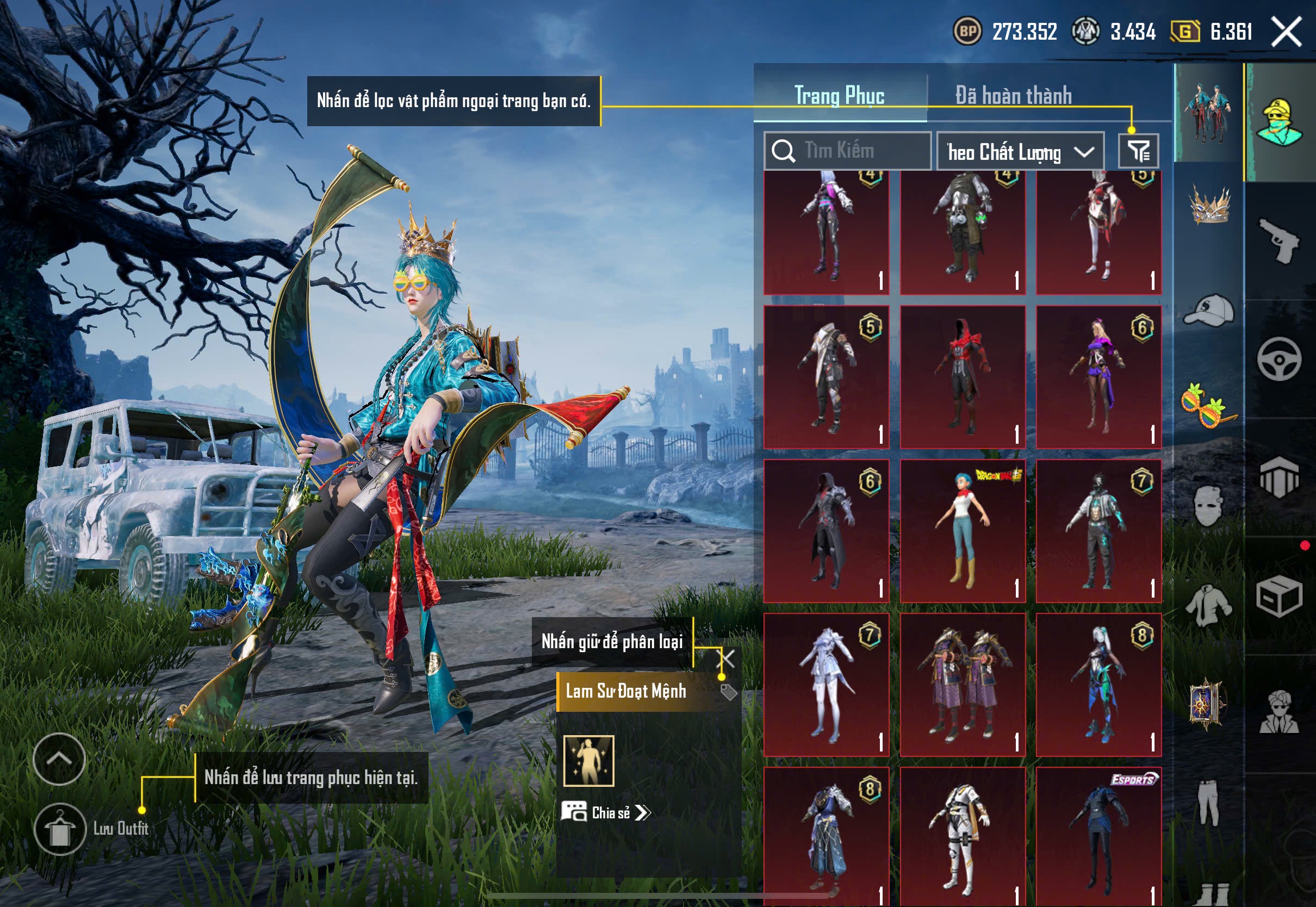Open the Theo Chất Lượng sort dropdown

1020,152
